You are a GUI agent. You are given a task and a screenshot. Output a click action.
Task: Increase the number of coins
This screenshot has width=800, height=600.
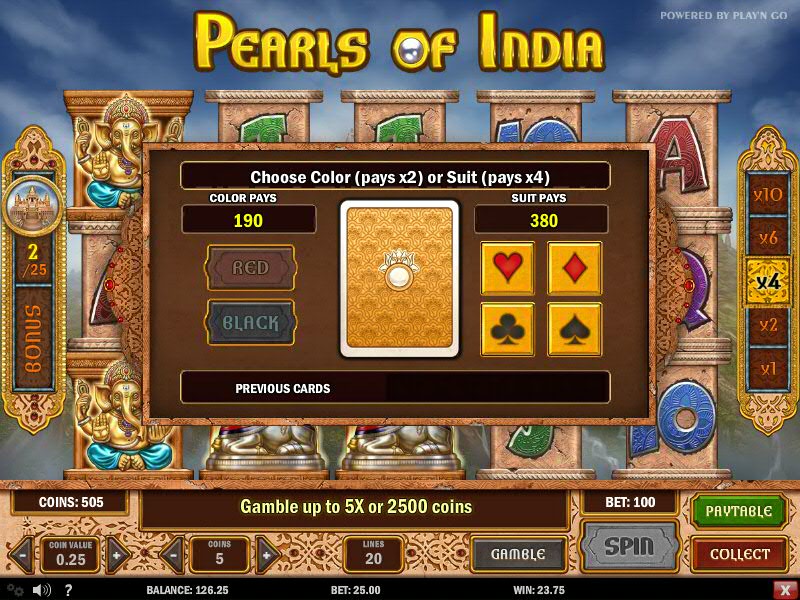click(x=266, y=554)
